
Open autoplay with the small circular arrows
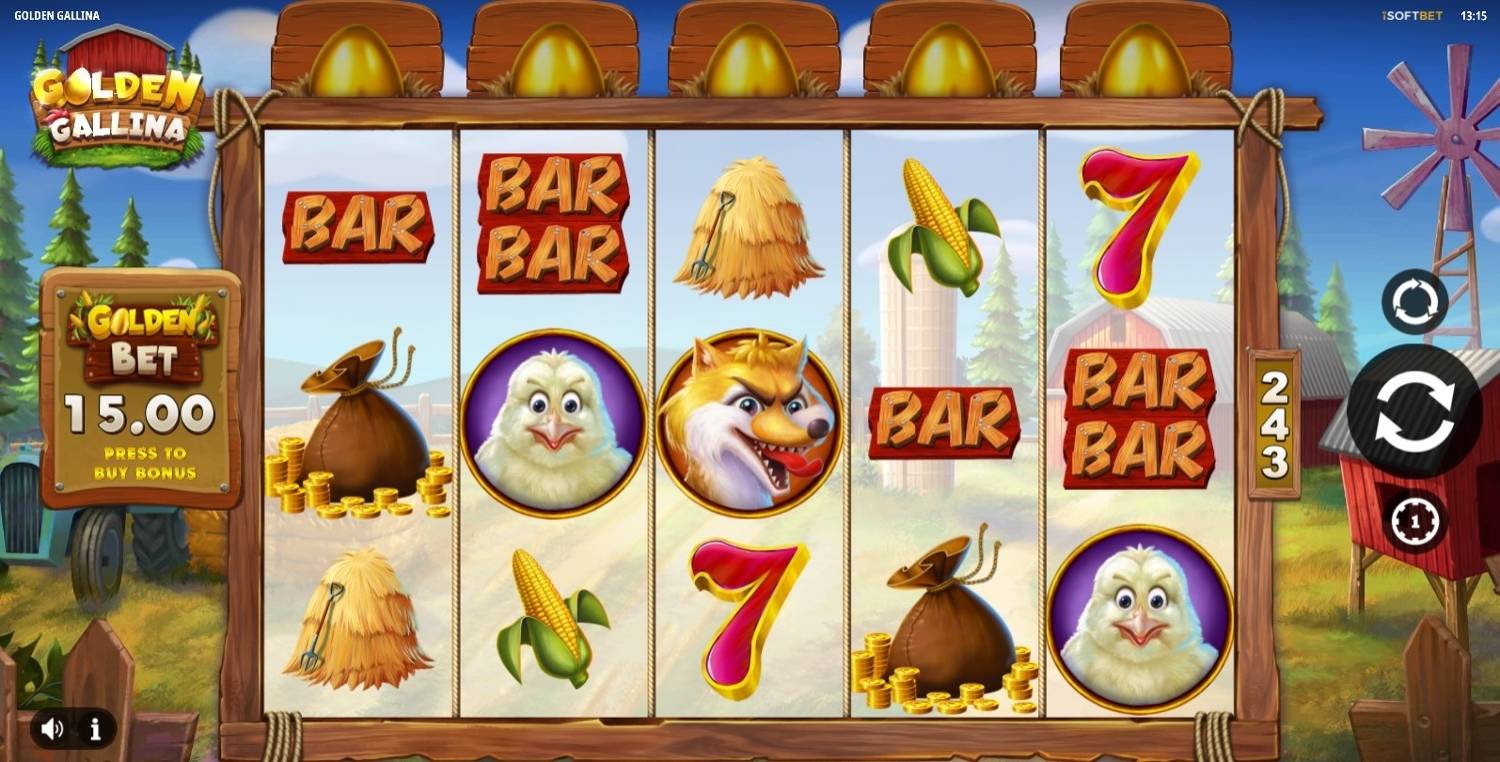pyautogui.click(x=1415, y=301)
